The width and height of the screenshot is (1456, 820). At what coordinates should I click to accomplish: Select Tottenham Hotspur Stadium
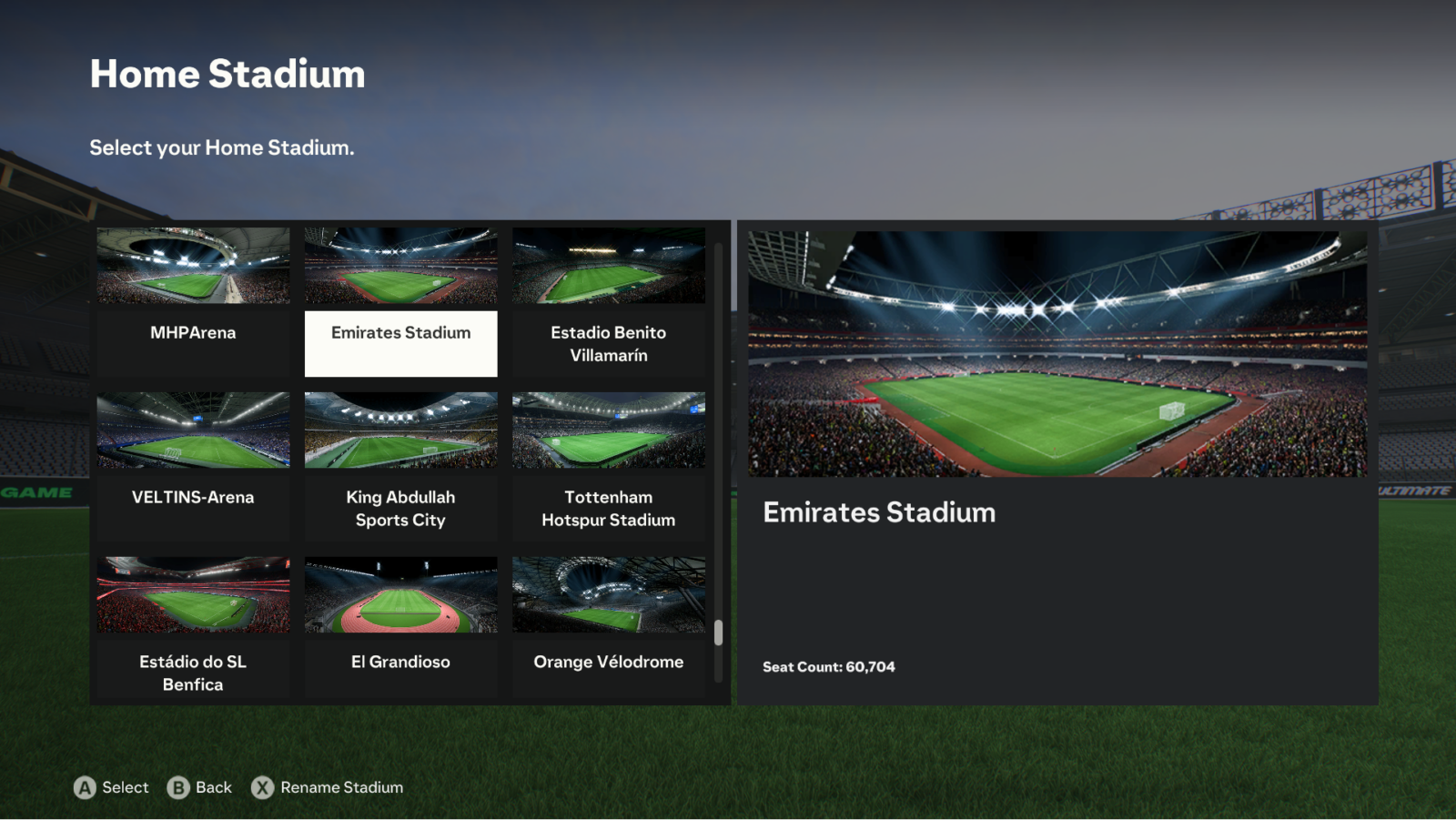tap(608, 466)
